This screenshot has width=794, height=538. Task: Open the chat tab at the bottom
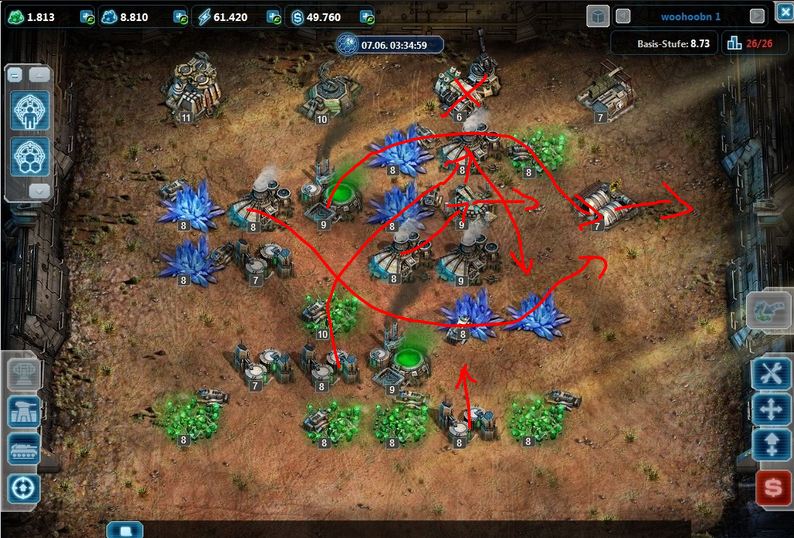click(126, 530)
